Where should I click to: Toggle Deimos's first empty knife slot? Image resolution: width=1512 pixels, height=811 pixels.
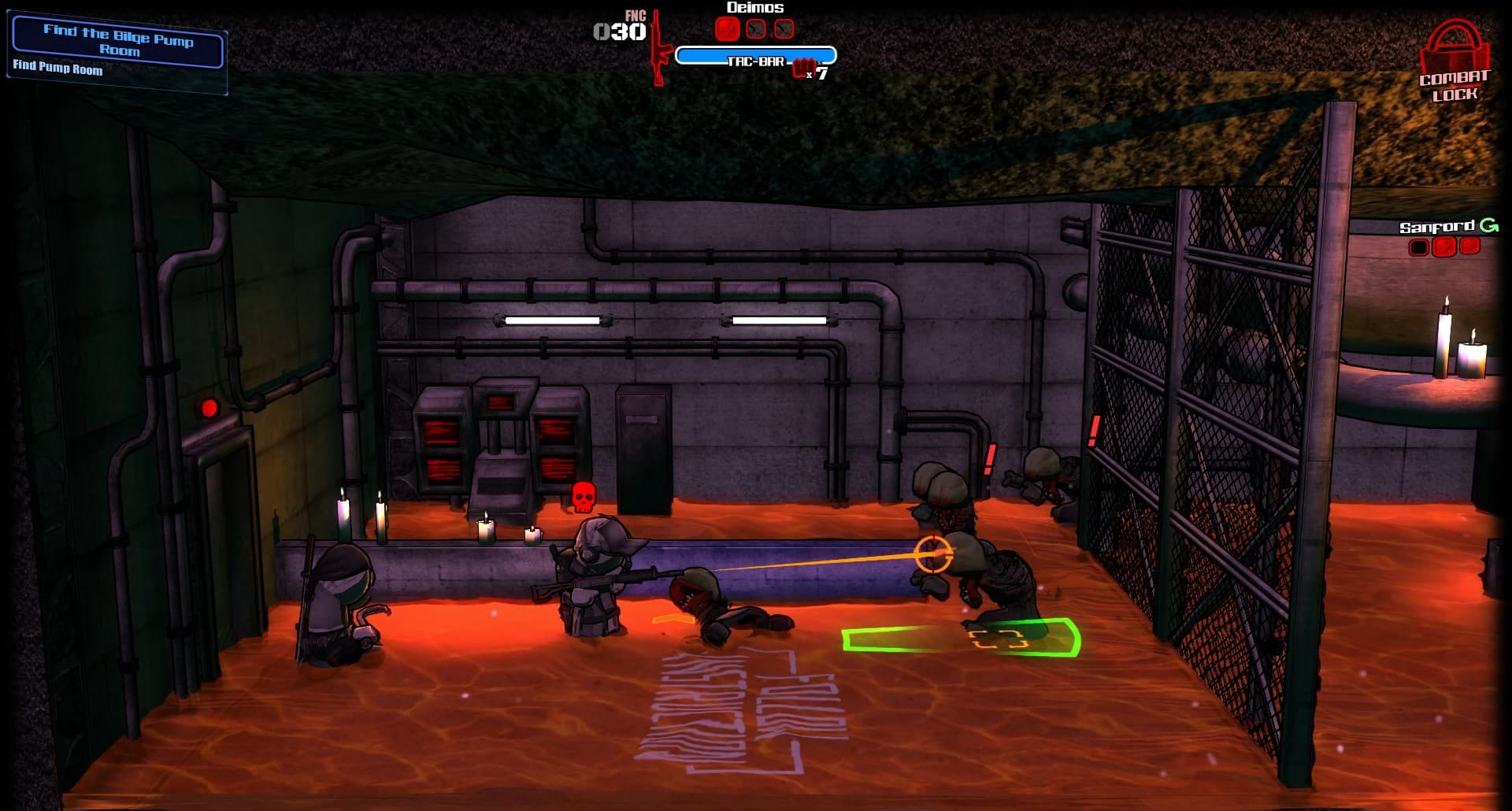[756, 29]
